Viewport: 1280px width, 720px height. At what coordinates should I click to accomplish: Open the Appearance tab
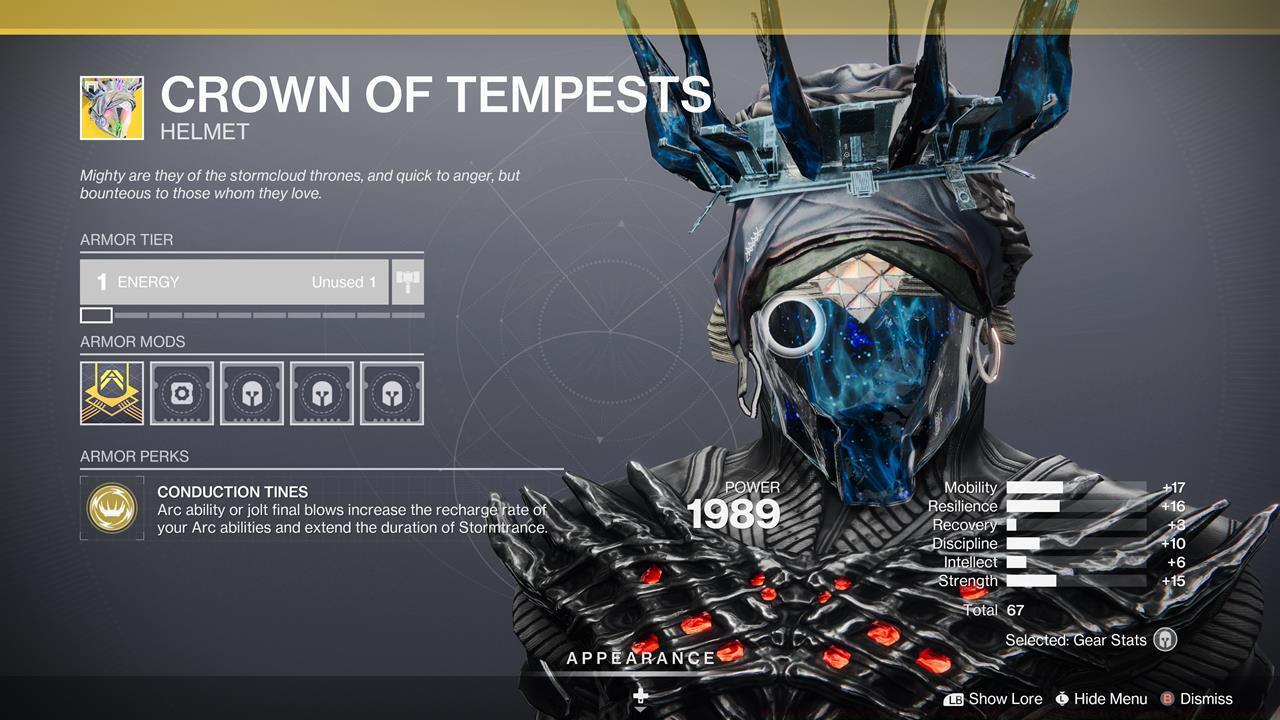point(640,659)
